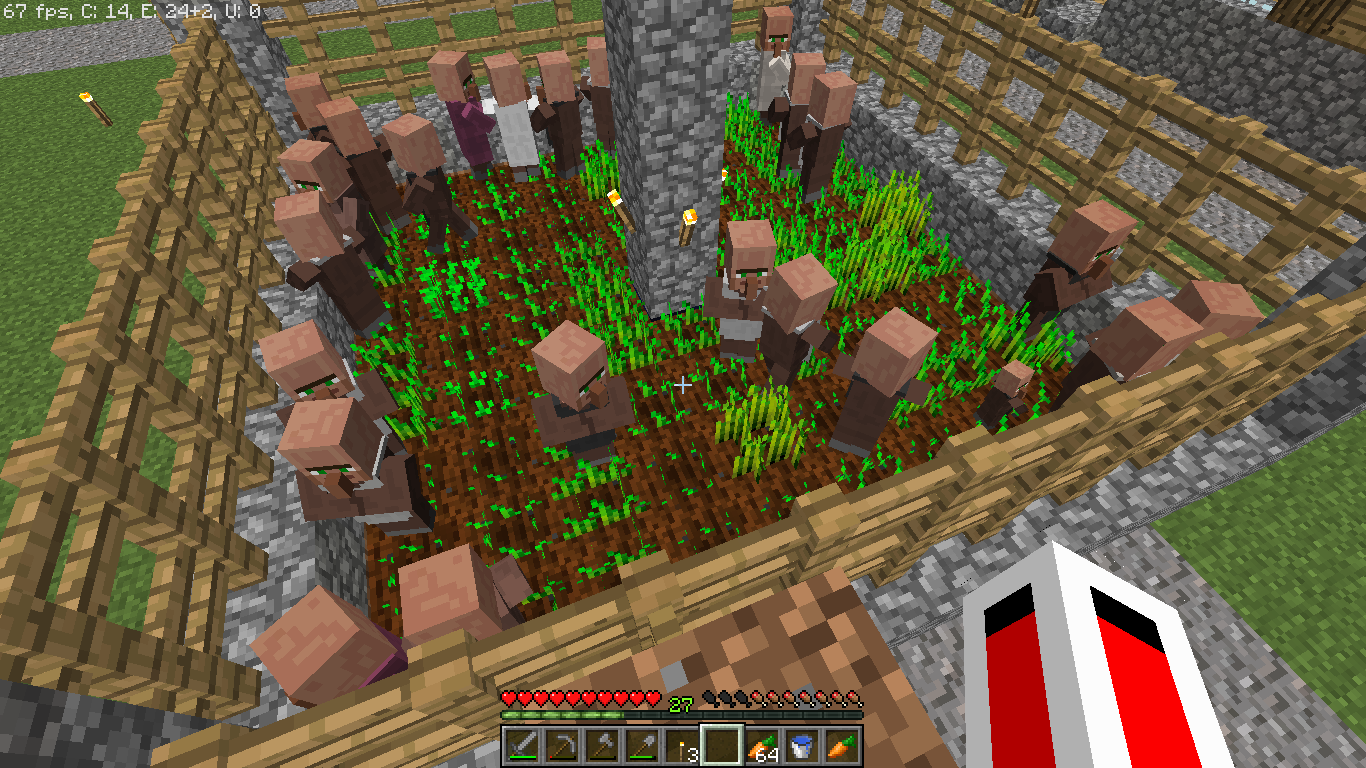Screen dimensions: 1366x768
Task: Select the stack of 3 torches
Action: click(682, 742)
